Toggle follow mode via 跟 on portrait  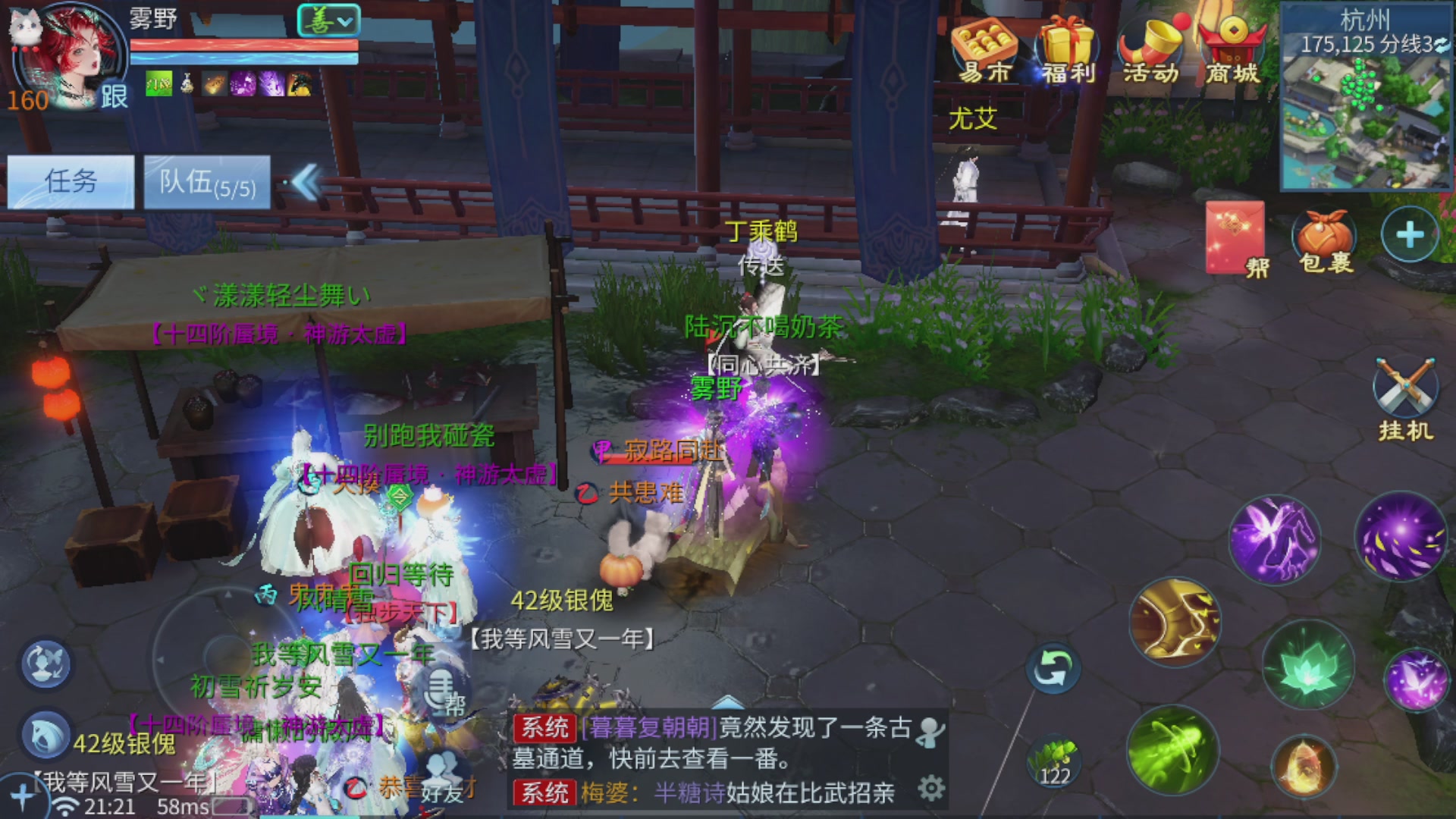pos(114,96)
